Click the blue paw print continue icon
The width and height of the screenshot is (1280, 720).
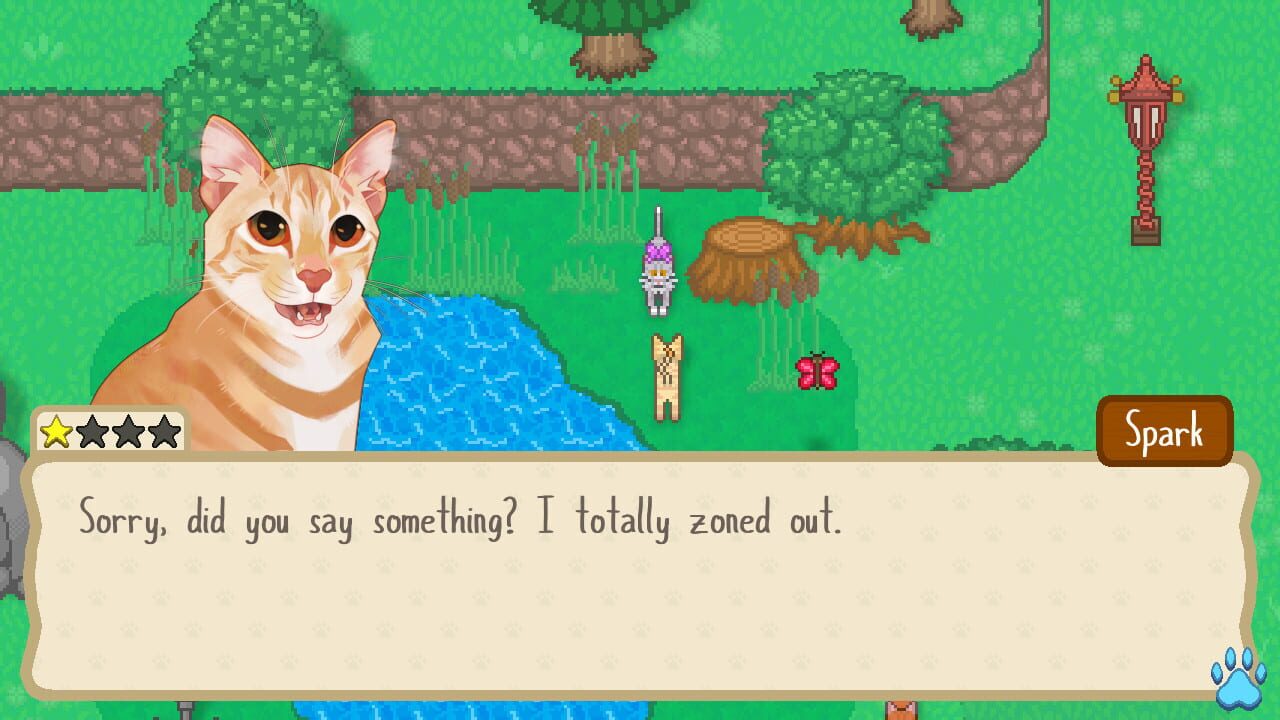click(1236, 689)
